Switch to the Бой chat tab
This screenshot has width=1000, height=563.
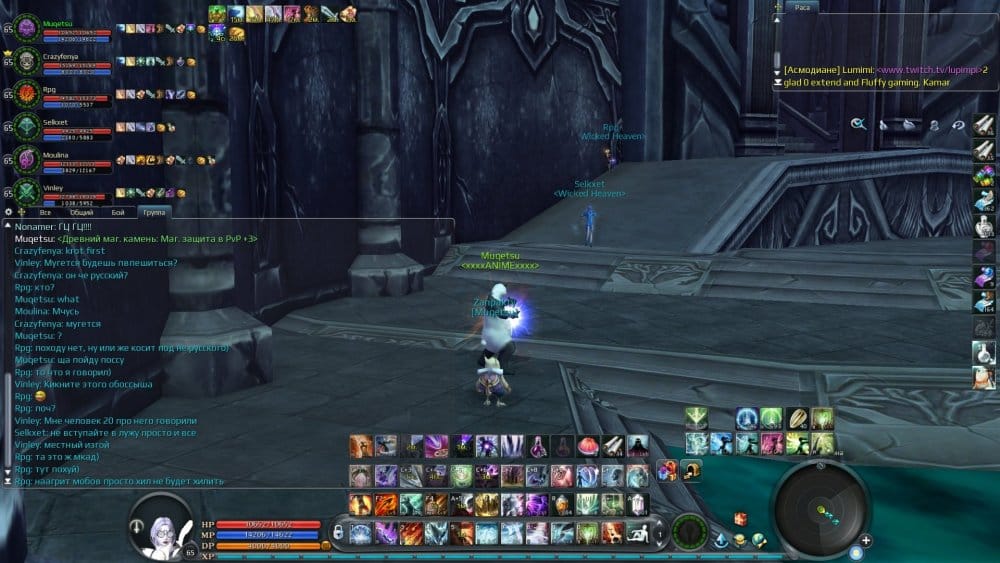[118, 213]
